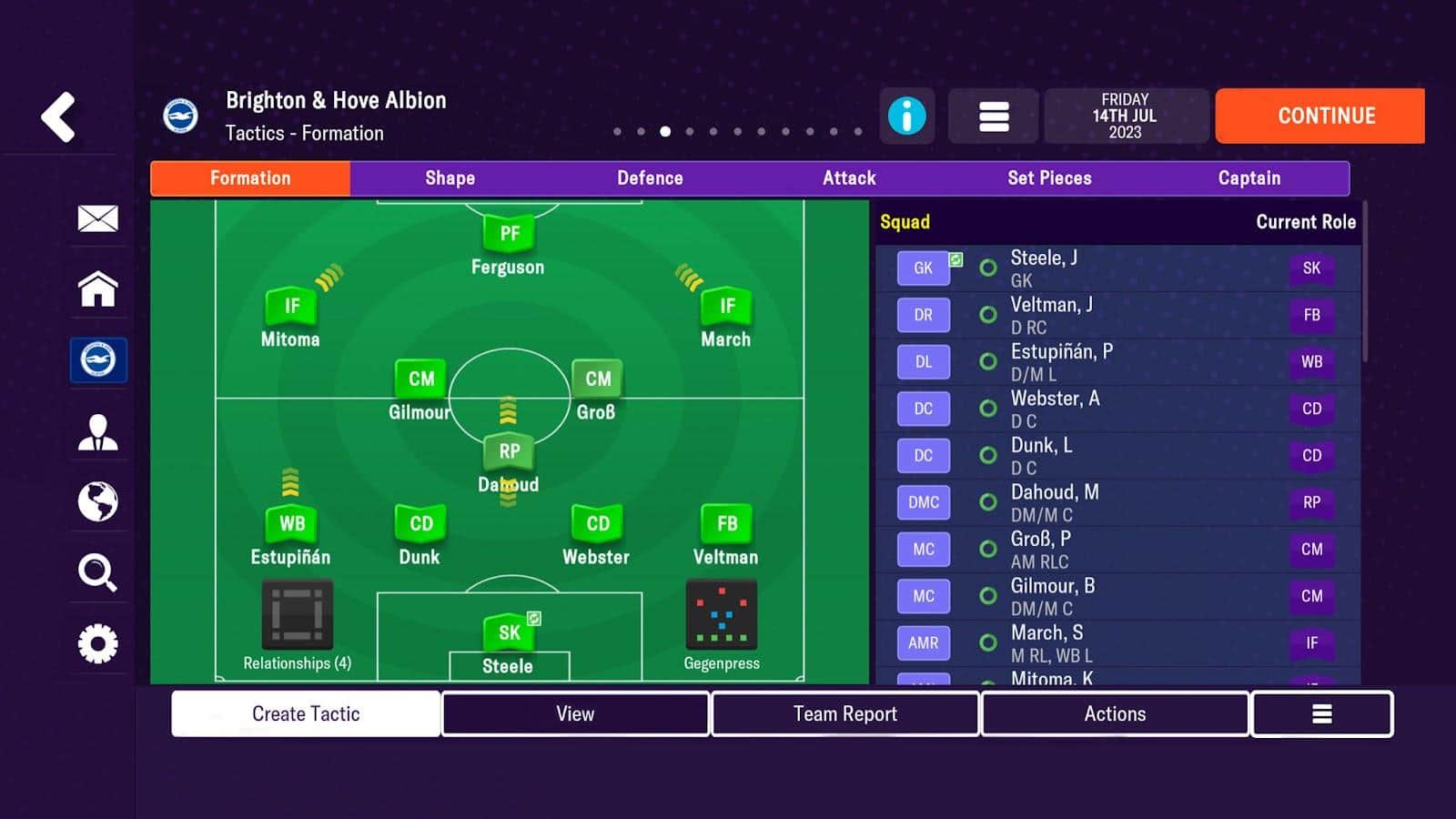
Task: Open the Captain tab
Action: pyautogui.click(x=1249, y=178)
